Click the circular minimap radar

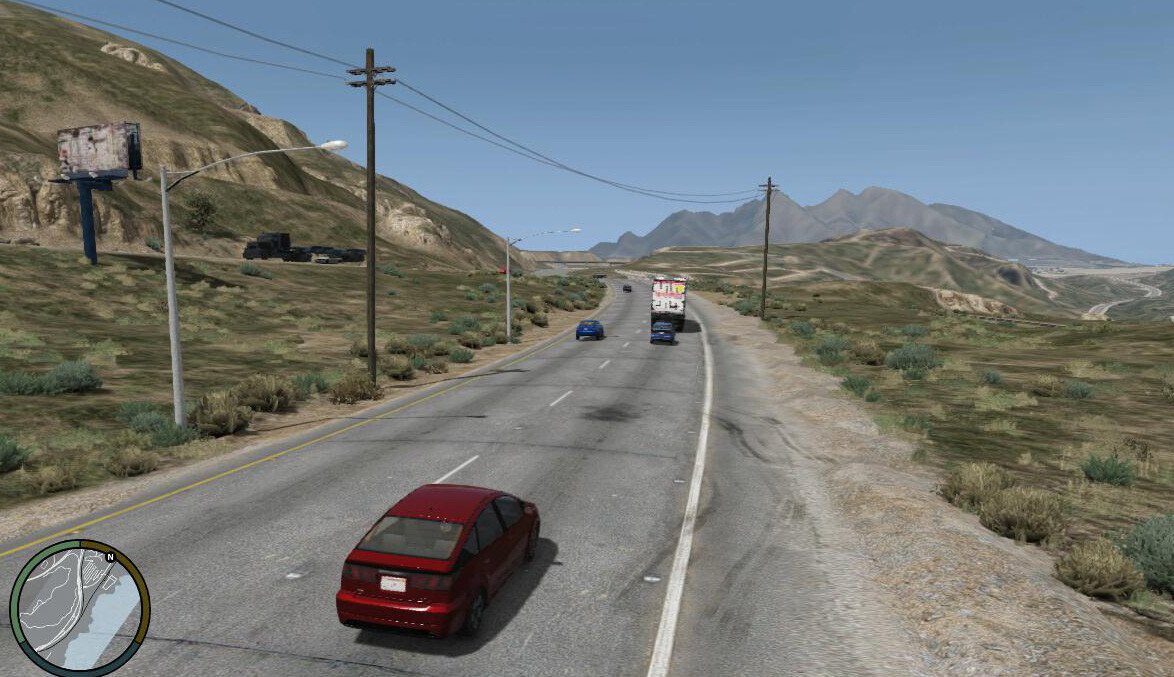(x=79, y=608)
